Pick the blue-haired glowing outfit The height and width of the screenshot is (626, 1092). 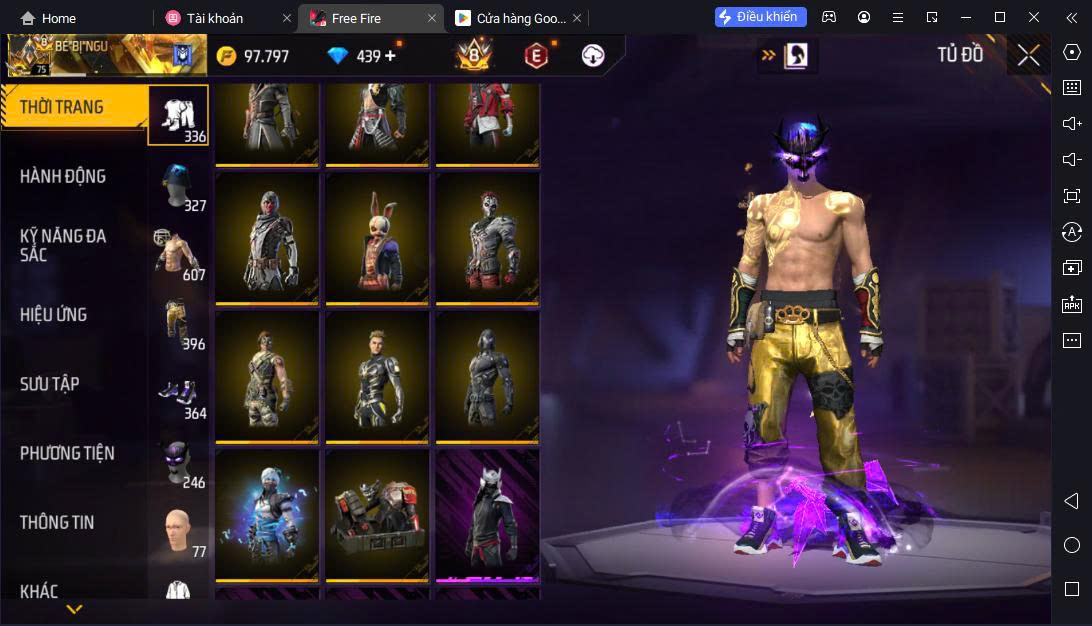pyautogui.click(x=267, y=513)
